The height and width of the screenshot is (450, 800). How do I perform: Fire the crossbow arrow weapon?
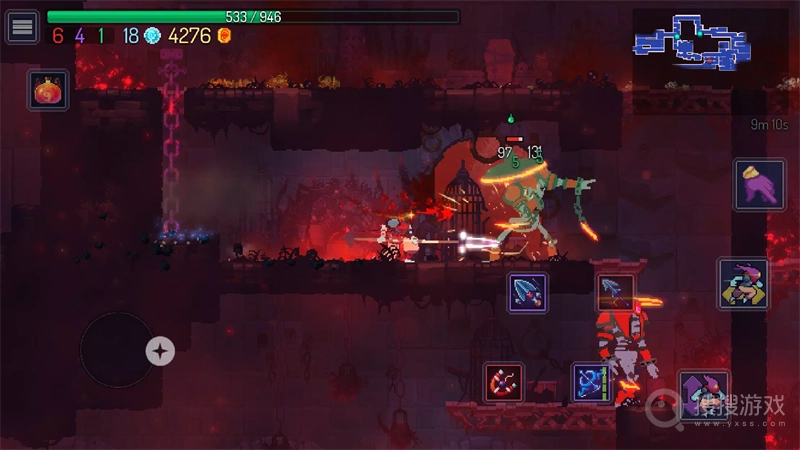click(615, 292)
